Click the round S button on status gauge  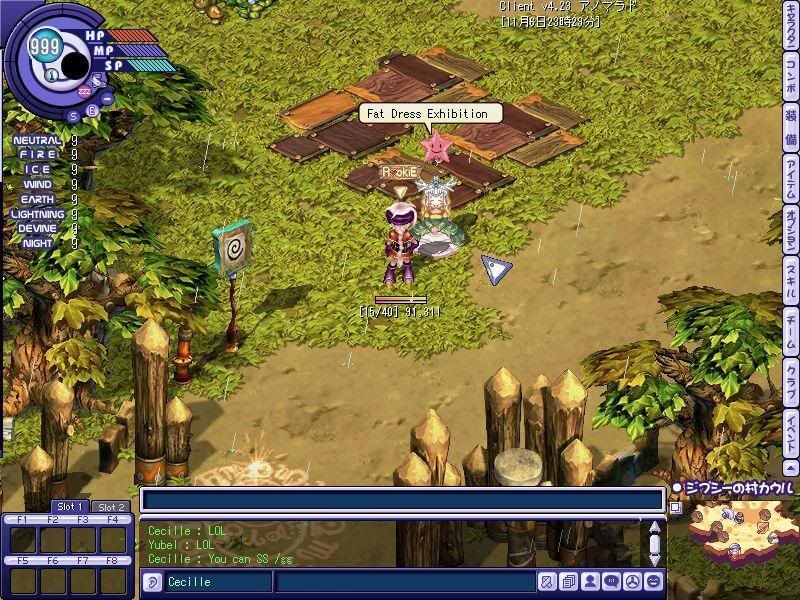pos(73,115)
